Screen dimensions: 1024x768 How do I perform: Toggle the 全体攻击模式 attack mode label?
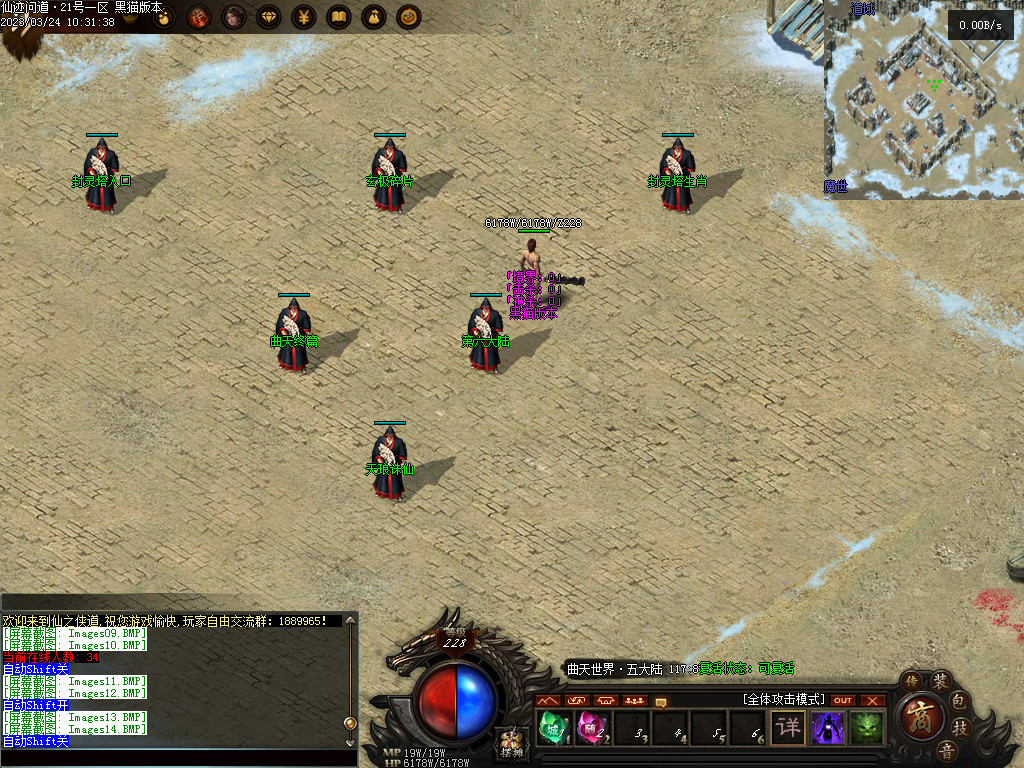pyautogui.click(x=783, y=699)
